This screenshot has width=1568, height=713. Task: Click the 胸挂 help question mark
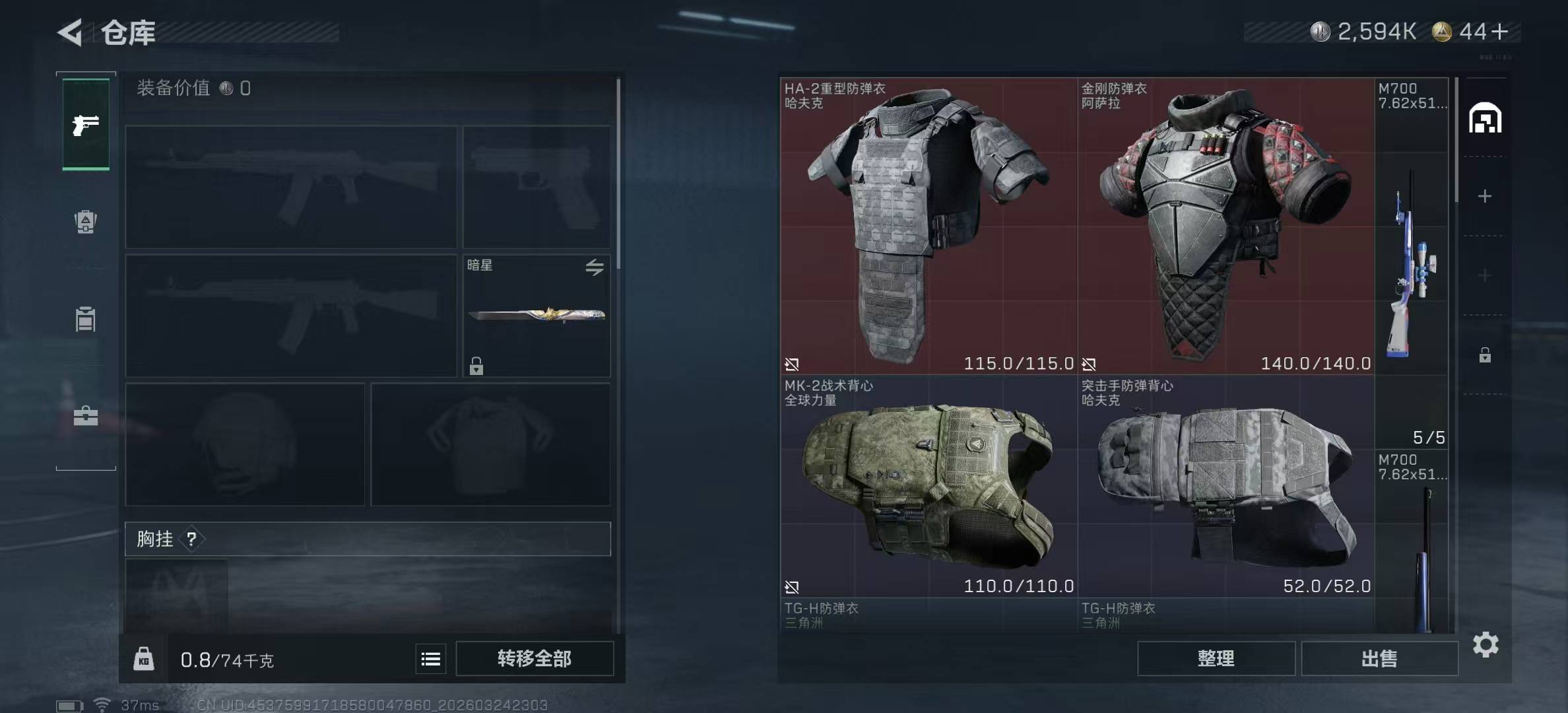point(191,539)
